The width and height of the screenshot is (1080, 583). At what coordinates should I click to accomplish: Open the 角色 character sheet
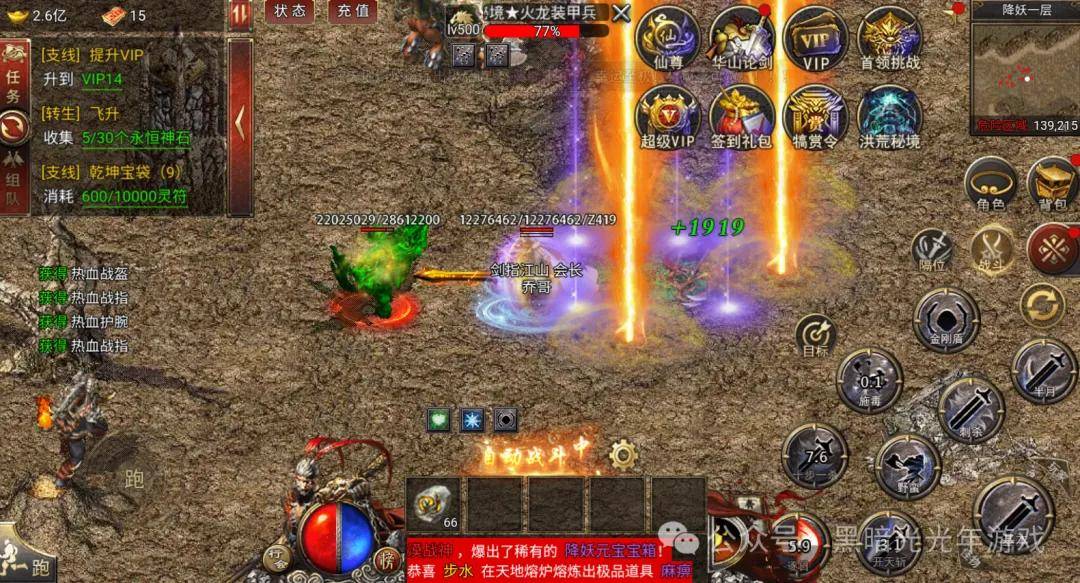[990, 184]
